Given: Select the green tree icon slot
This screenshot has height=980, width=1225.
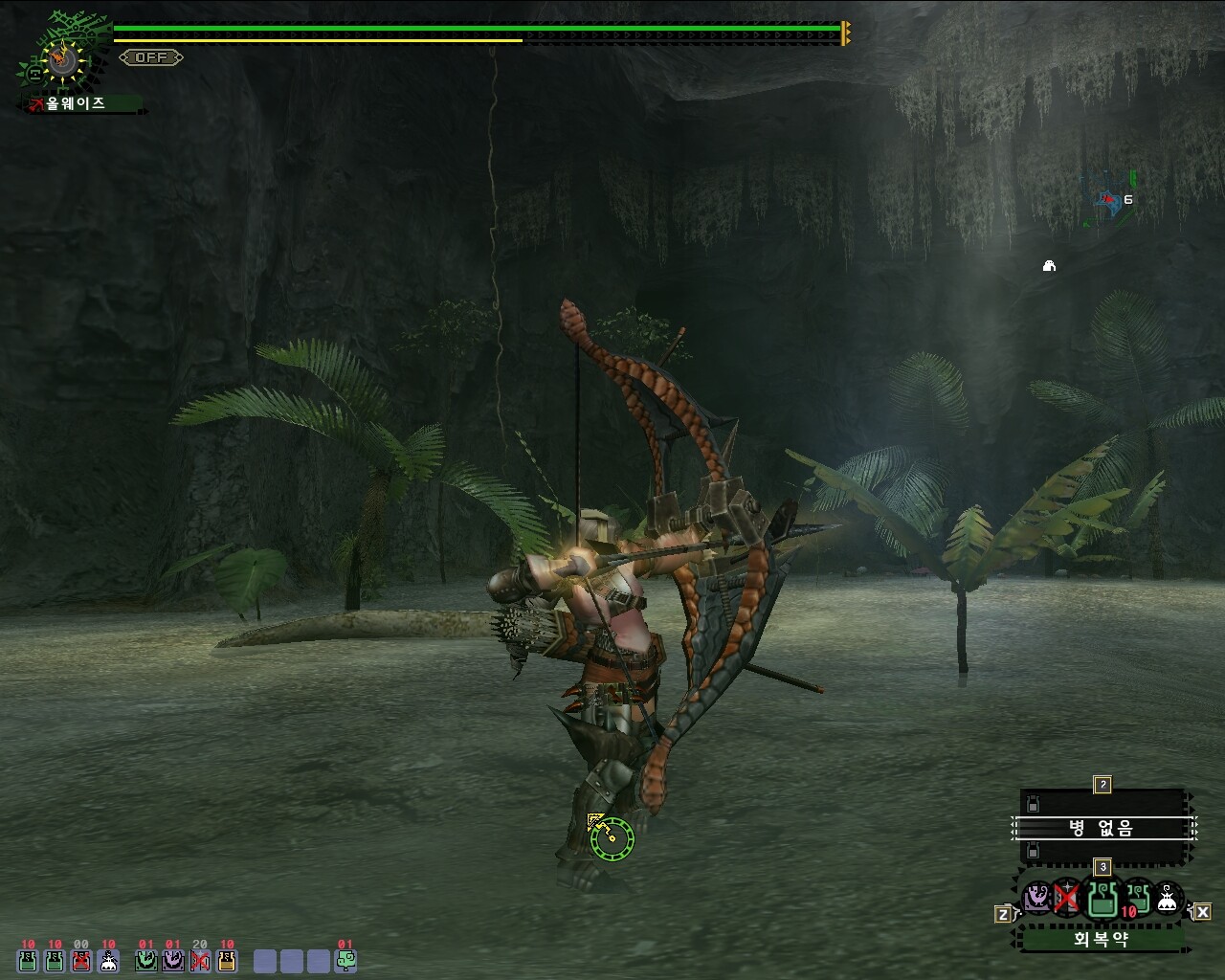Looking at the screenshot, I should [x=345, y=960].
